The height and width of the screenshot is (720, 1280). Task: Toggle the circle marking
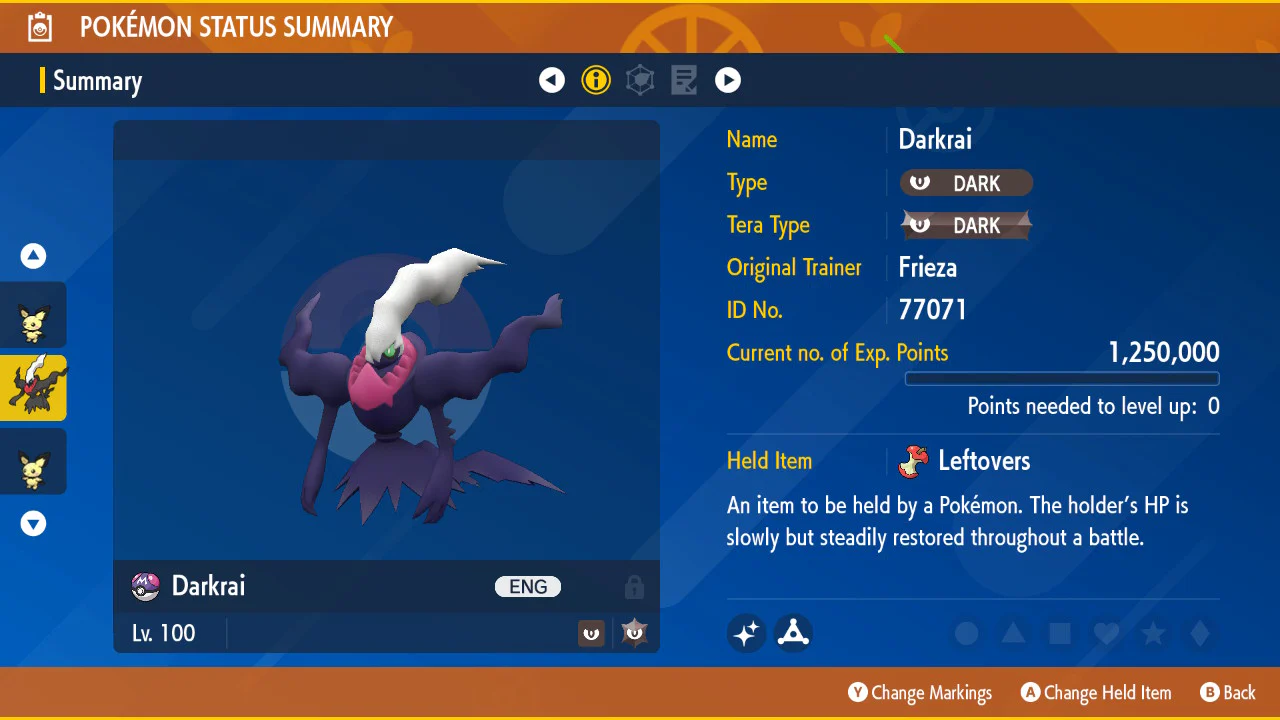click(966, 633)
